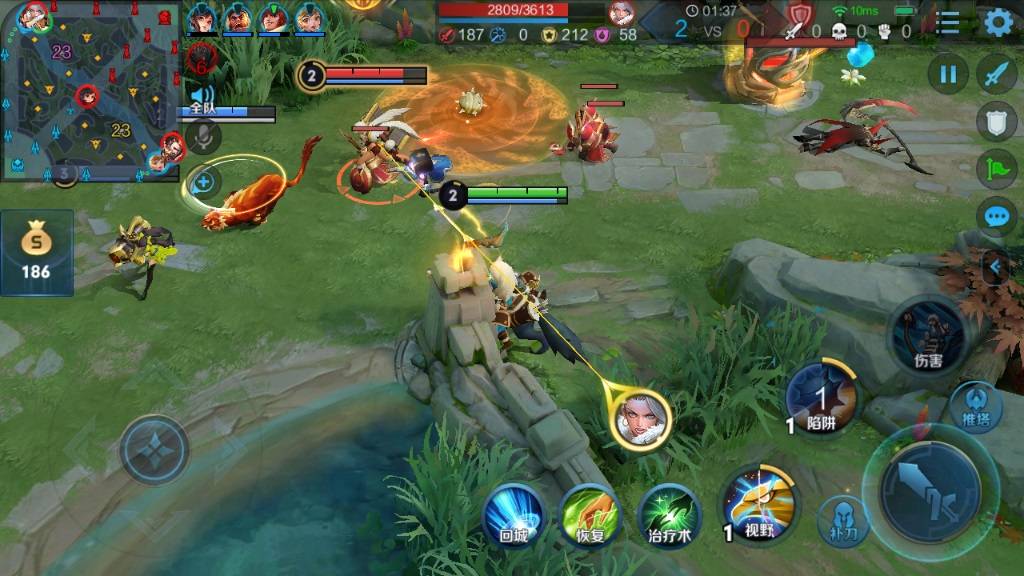Send the shield defend signal
This screenshot has width=1024, height=576.
pyautogui.click(x=996, y=121)
